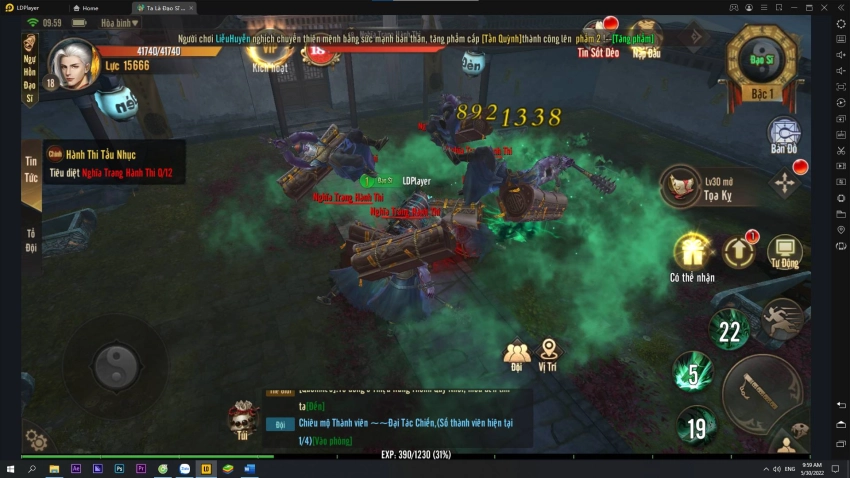
Task: Open the Đội team button
Action: pos(517,356)
